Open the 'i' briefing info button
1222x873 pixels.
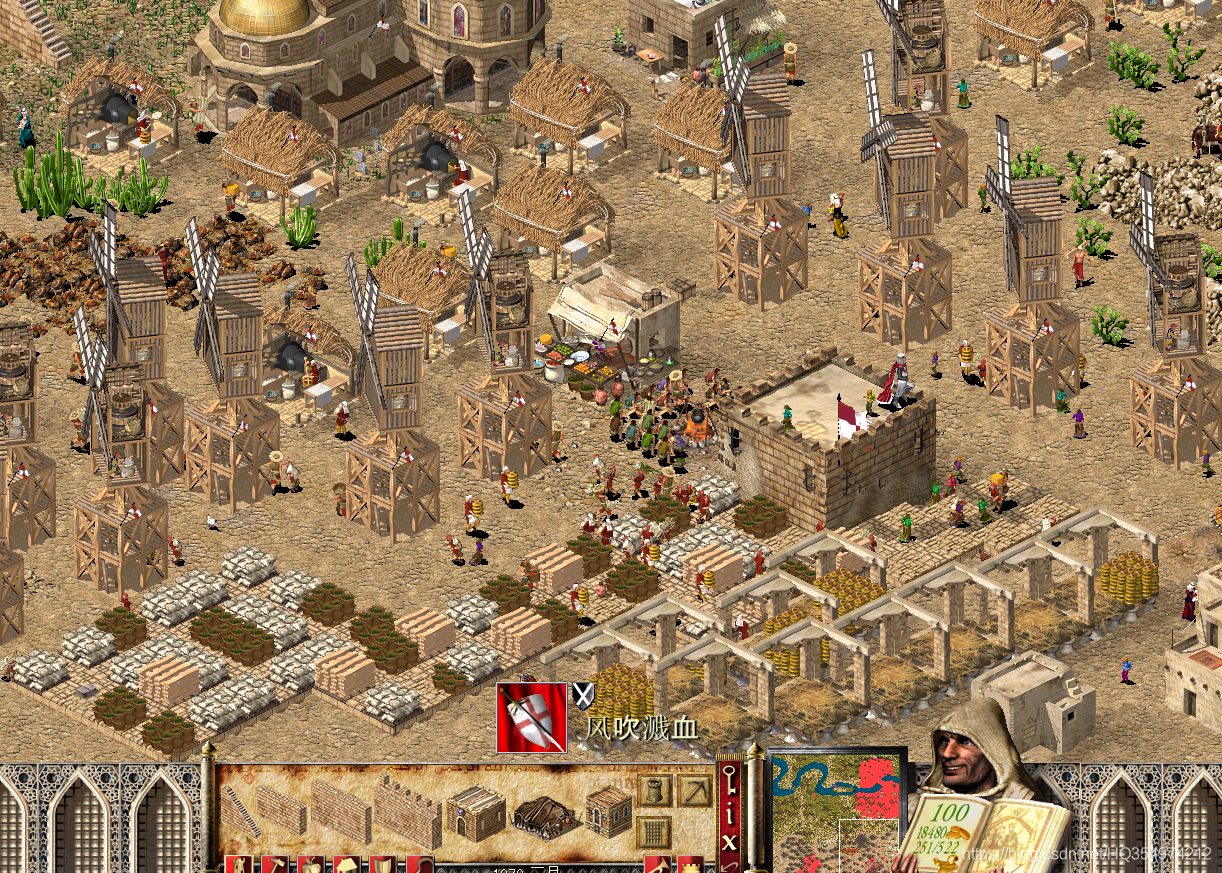pos(729,815)
